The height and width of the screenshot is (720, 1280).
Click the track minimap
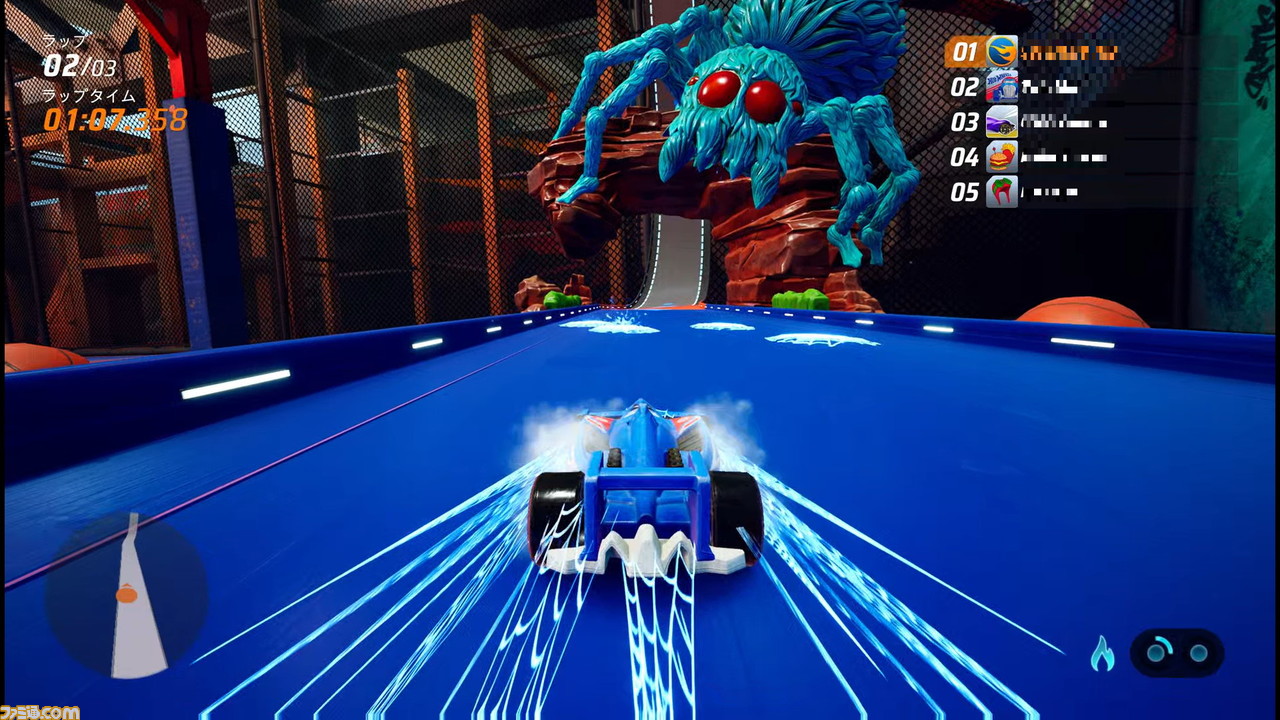coord(126,596)
